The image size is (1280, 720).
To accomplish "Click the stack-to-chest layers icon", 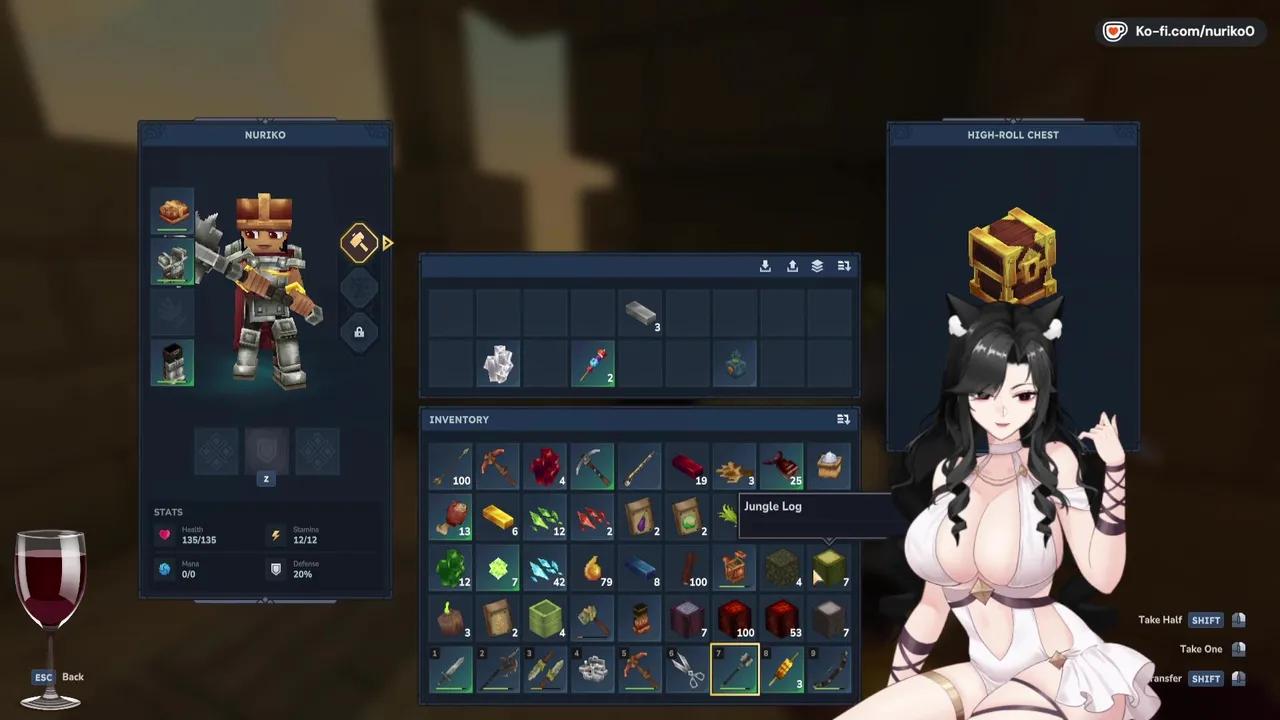I will (x=817, y=266).
